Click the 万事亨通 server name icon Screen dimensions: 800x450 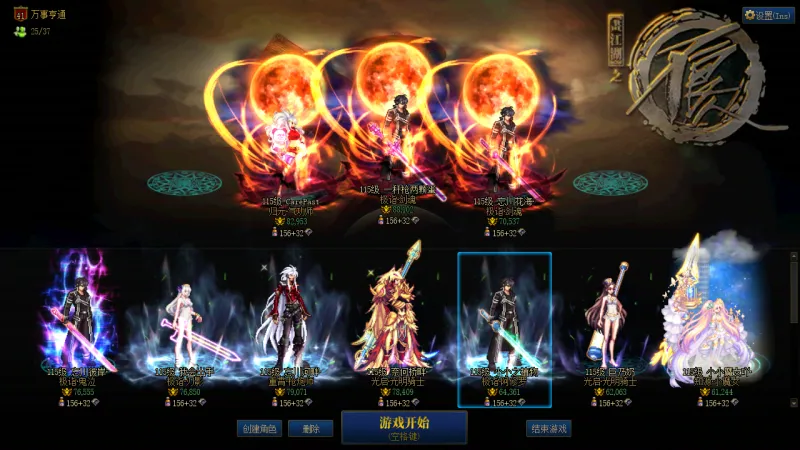coord(21,14)
